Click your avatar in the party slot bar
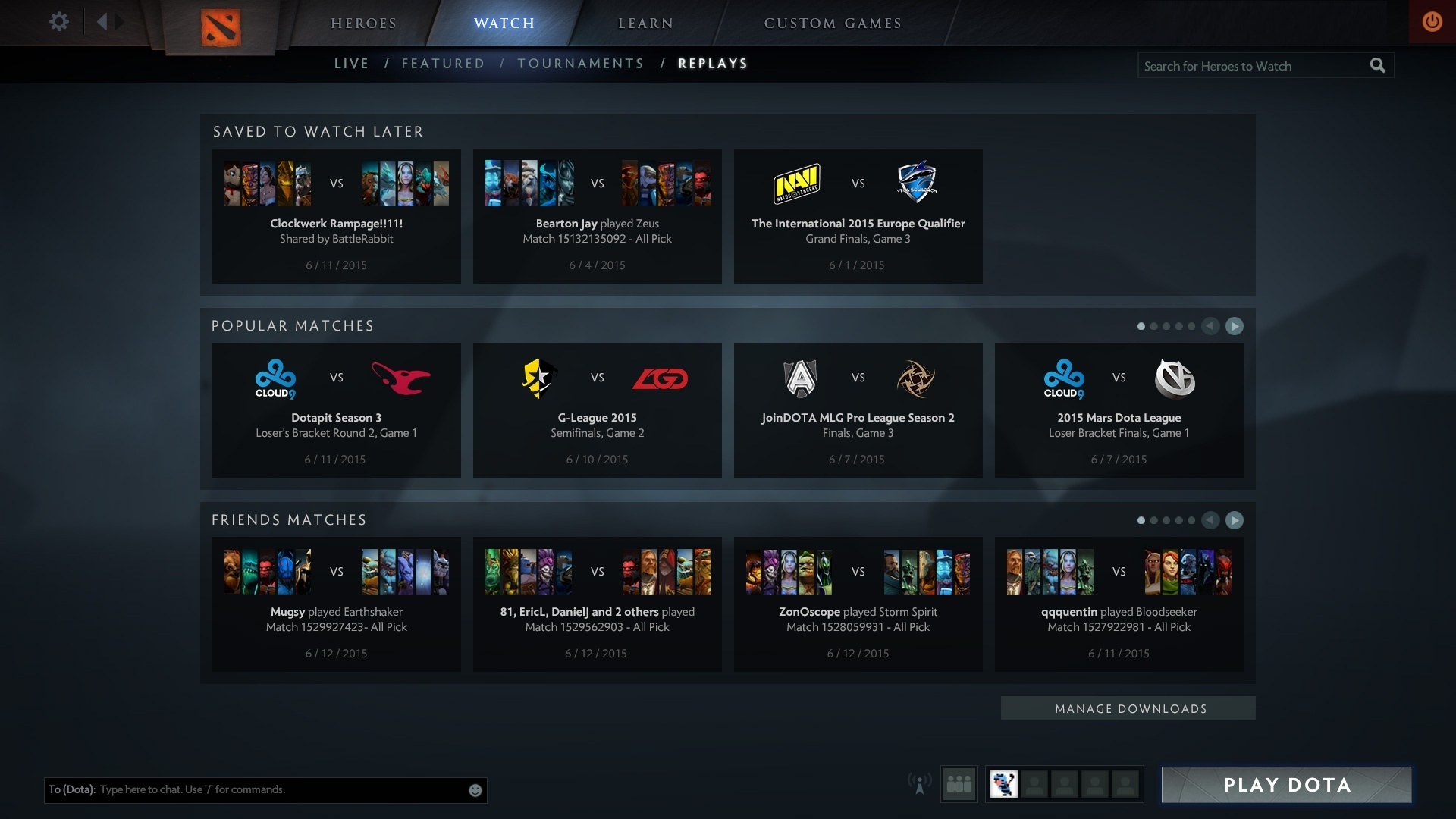This screenshot has width=1456, height=819. [x=1005, y=784]
